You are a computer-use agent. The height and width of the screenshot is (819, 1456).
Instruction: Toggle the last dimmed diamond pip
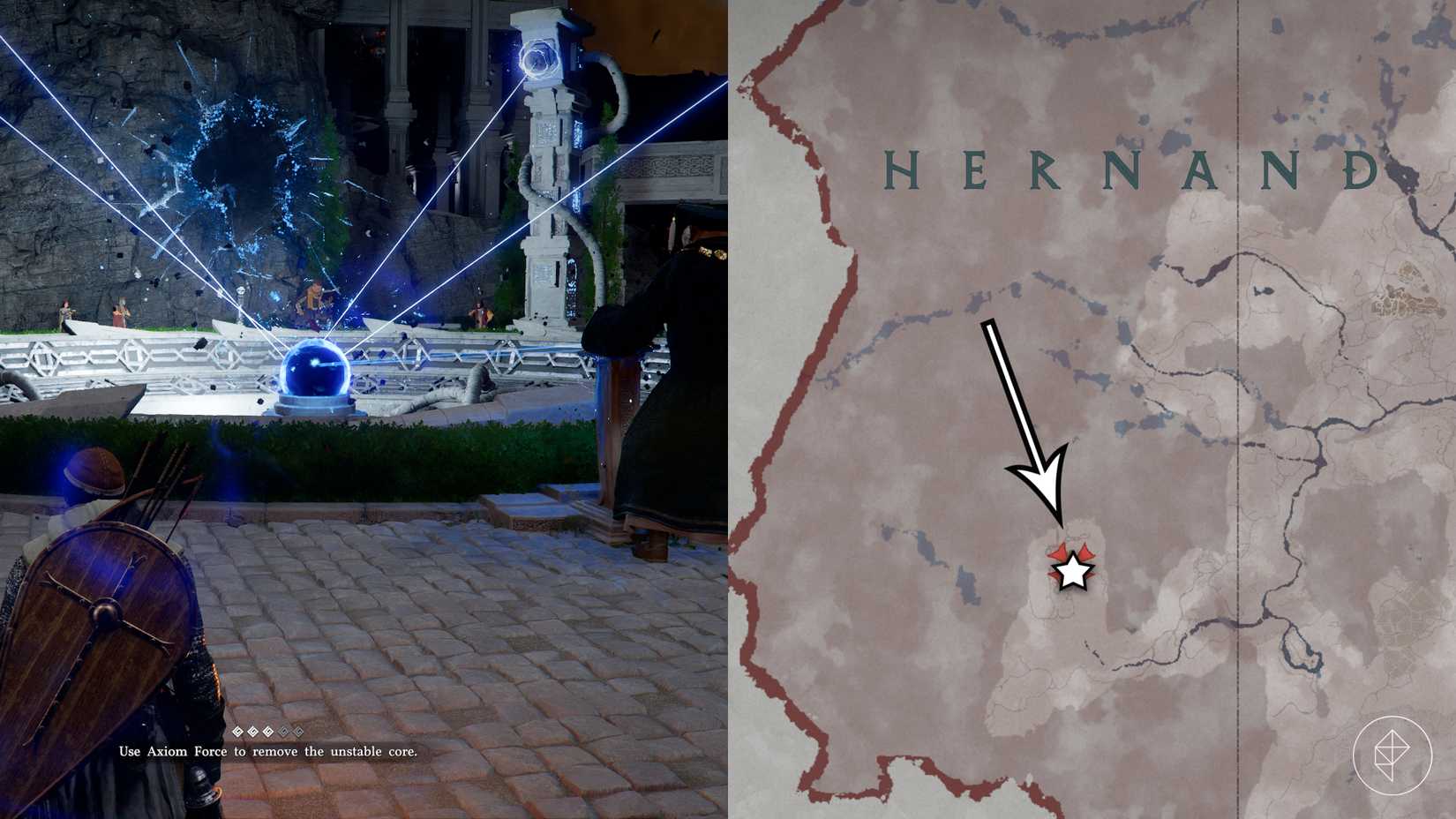coord(299,731)
